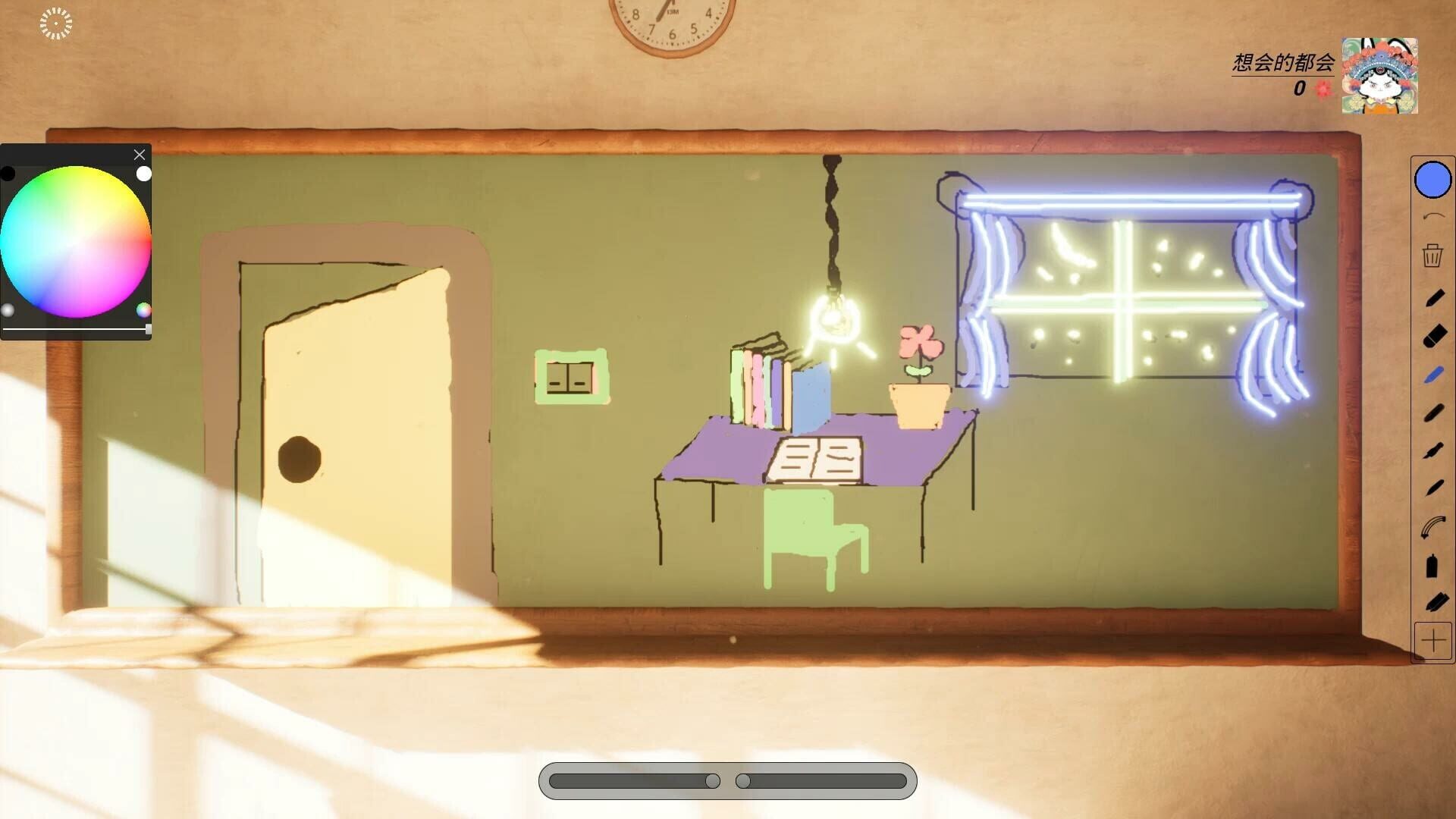1456x819 pixels.
Task: Click the trash icon to clear drawing
Action: click(1432, 256)
